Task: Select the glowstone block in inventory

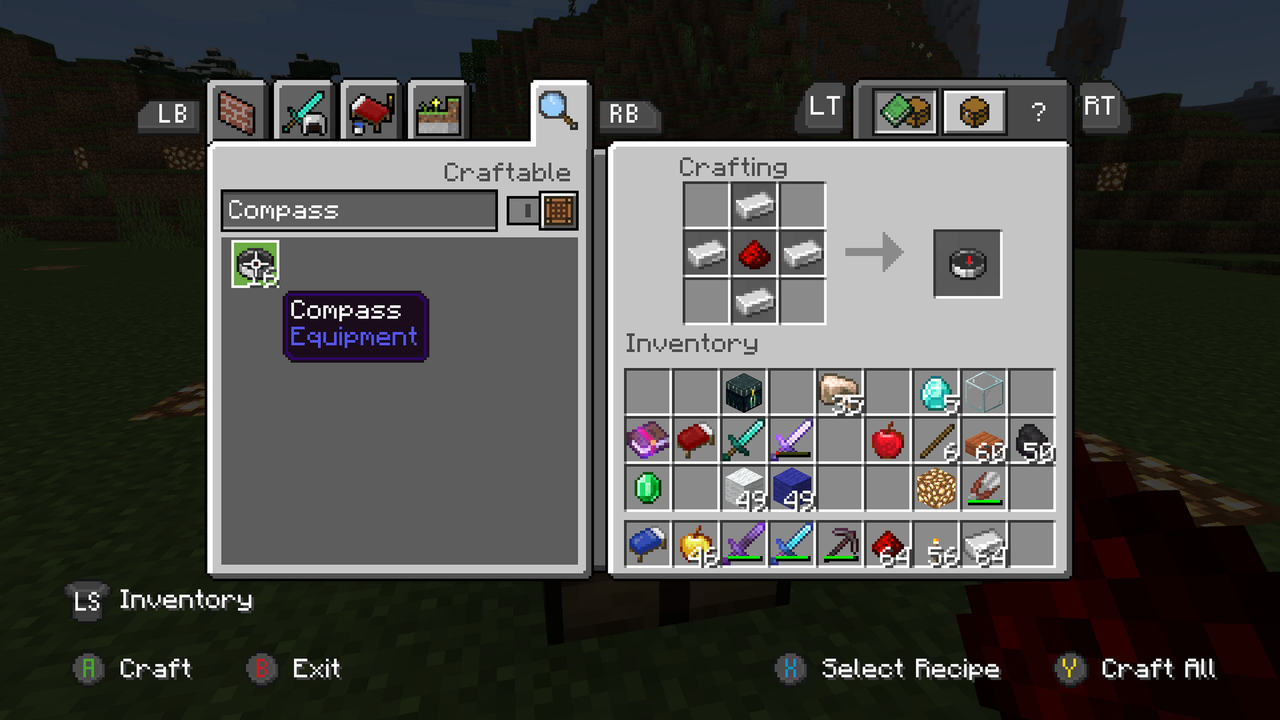Action: pos(935,488)
